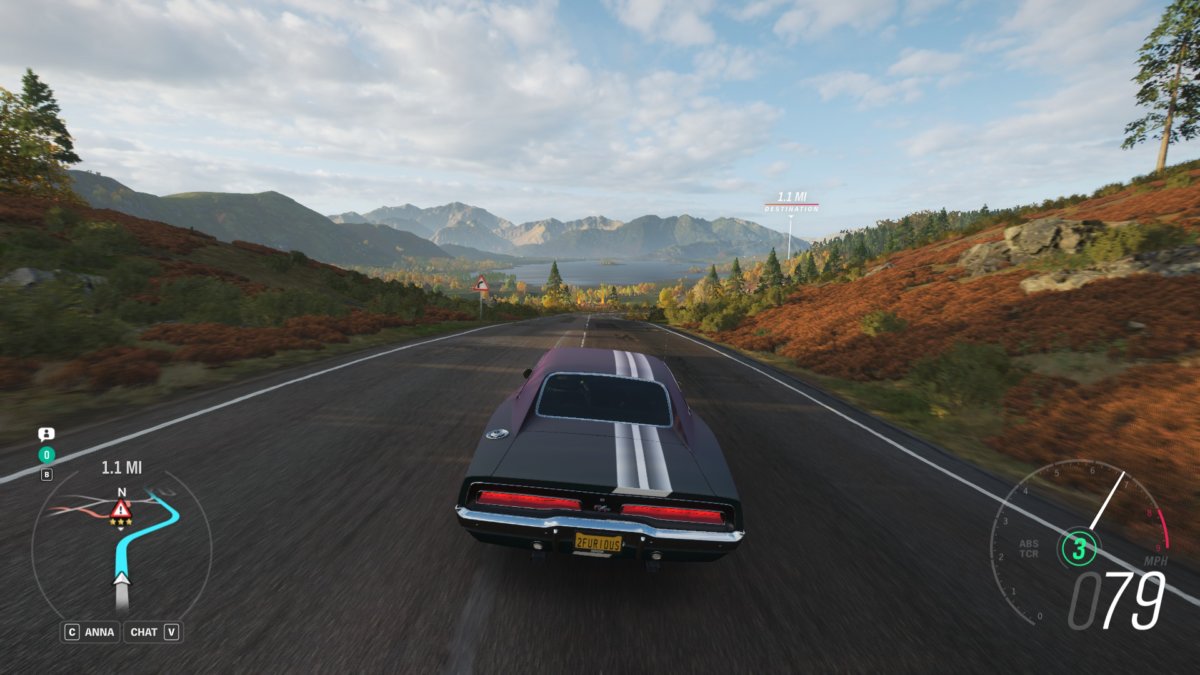Open the CHAT button

pyautogui.click(x=153, y=632)
